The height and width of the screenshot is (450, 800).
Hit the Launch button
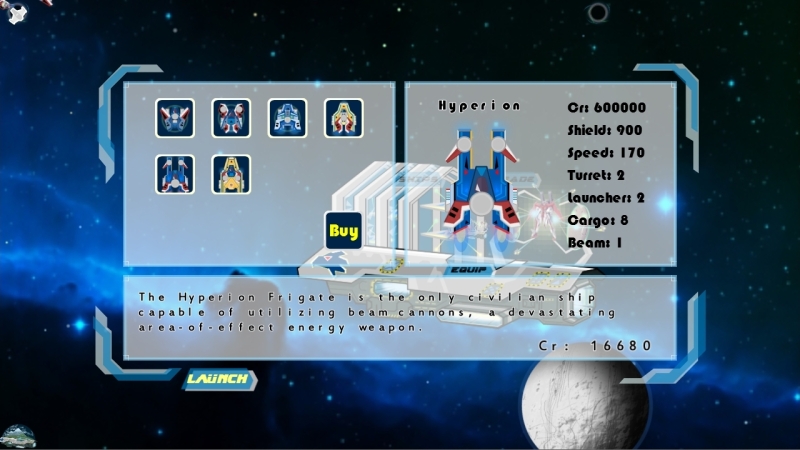coord(217,379)
